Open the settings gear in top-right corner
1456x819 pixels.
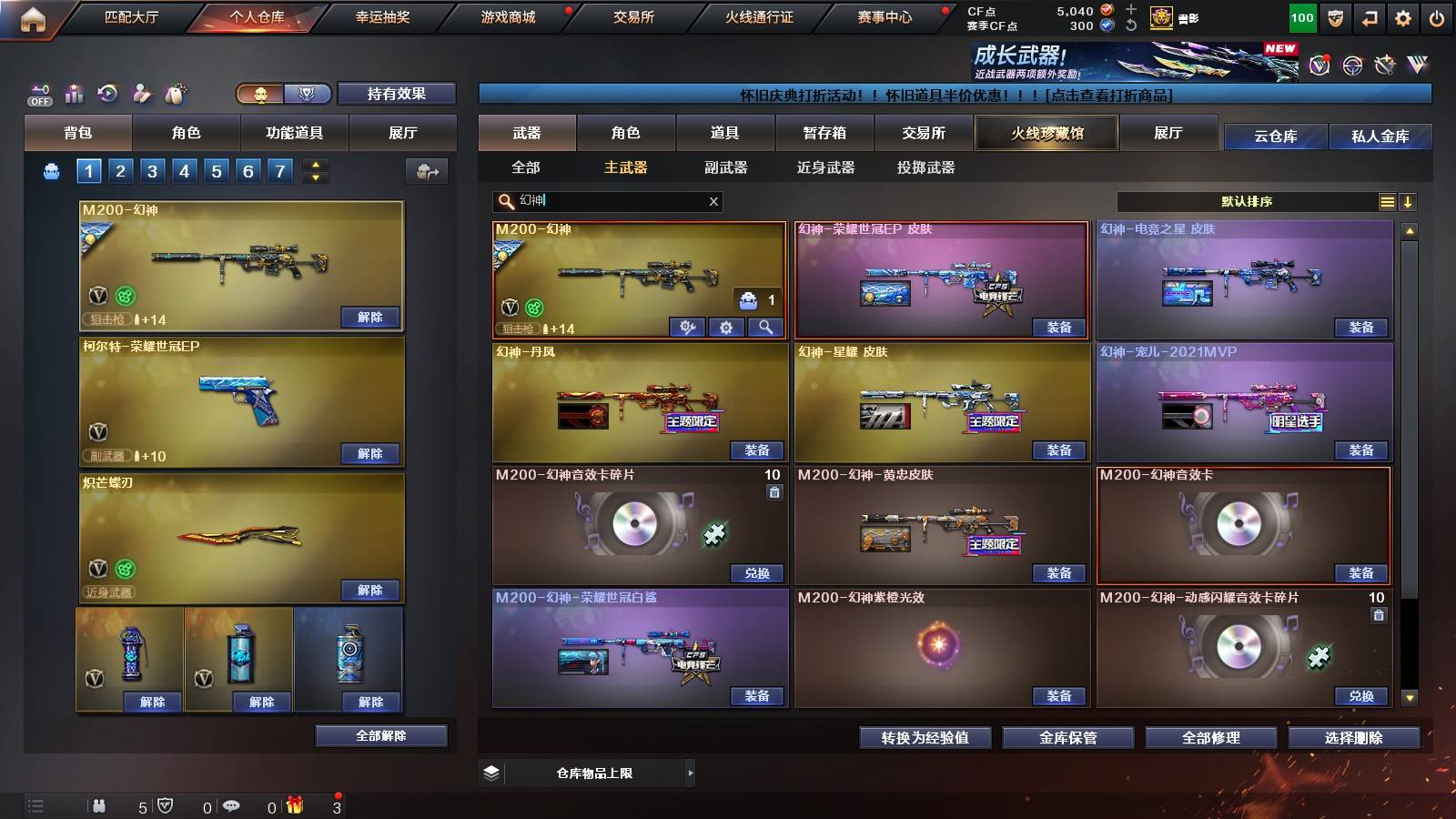pos(1402,16)
